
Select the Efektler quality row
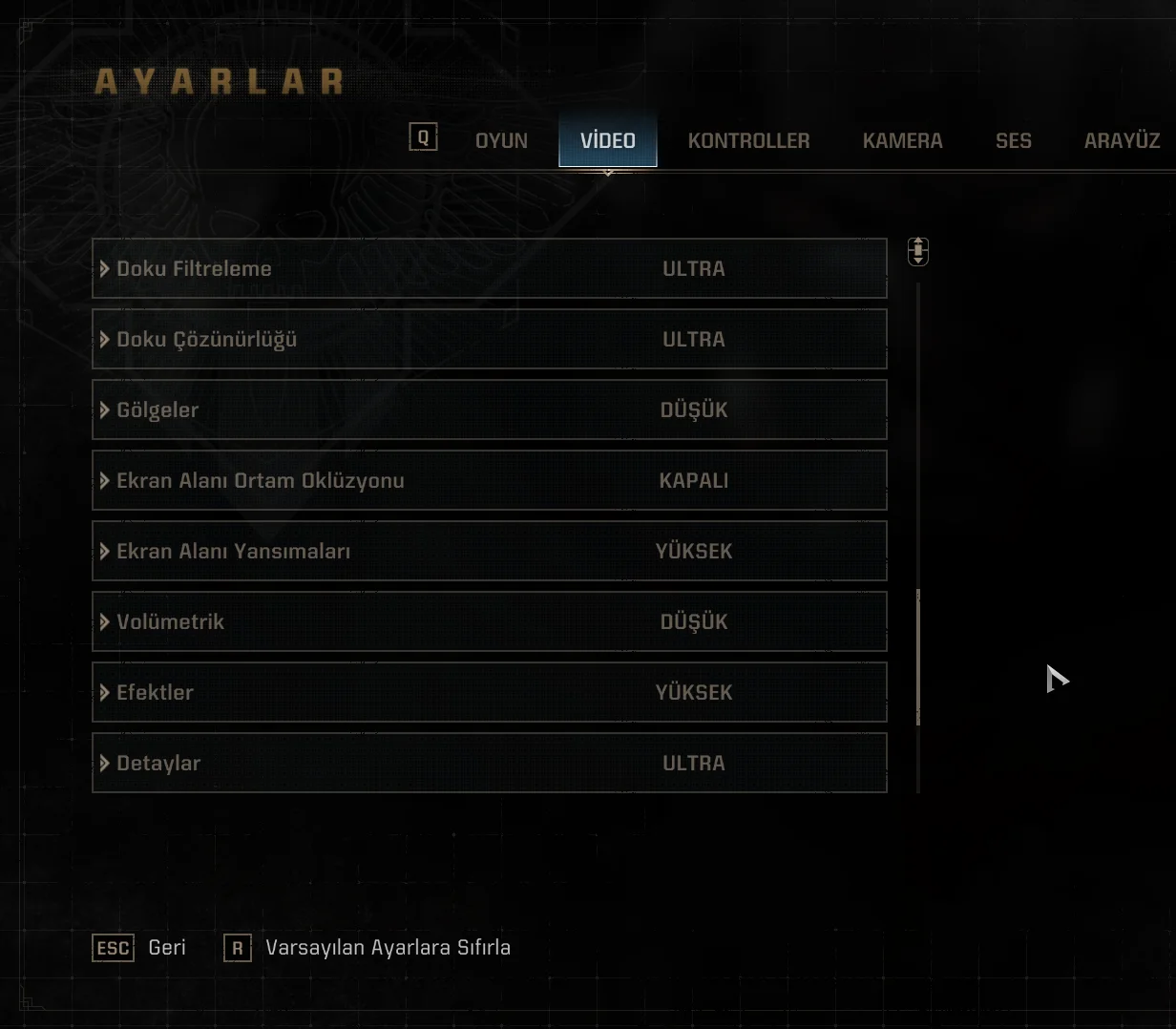489,693
